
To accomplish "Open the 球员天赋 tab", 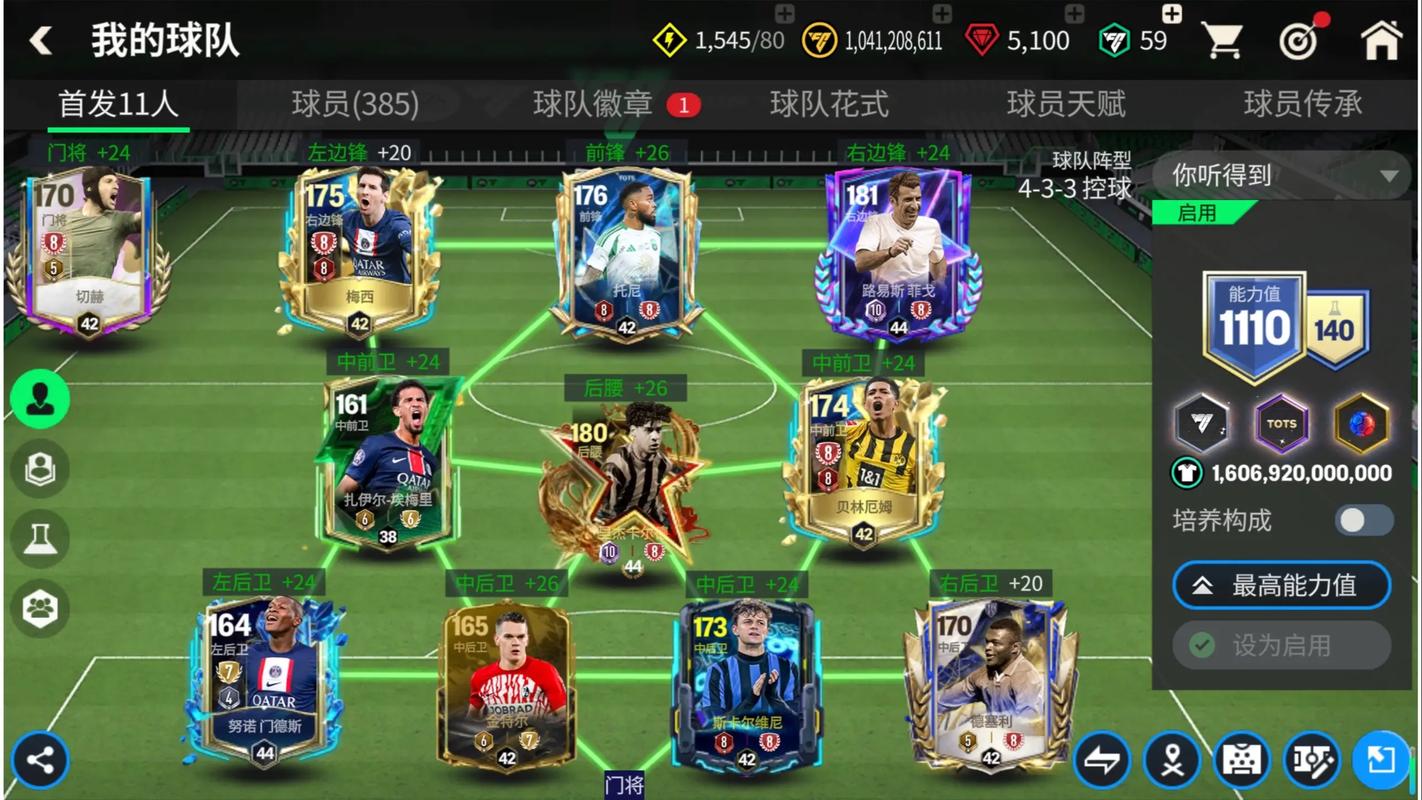I will pyautogui.click(x=1066, y=104).
